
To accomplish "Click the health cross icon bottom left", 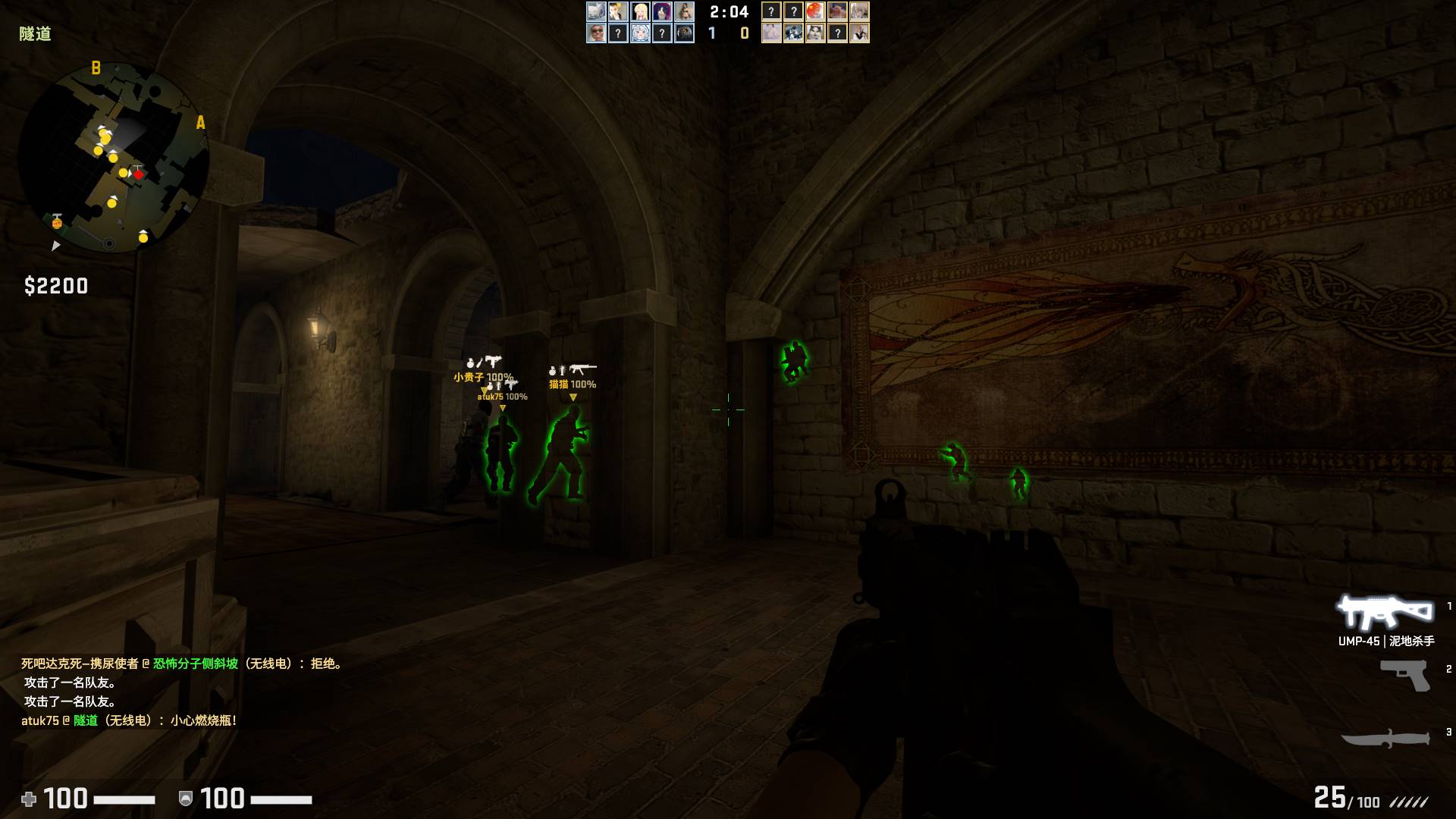I will tap(29, 799).
